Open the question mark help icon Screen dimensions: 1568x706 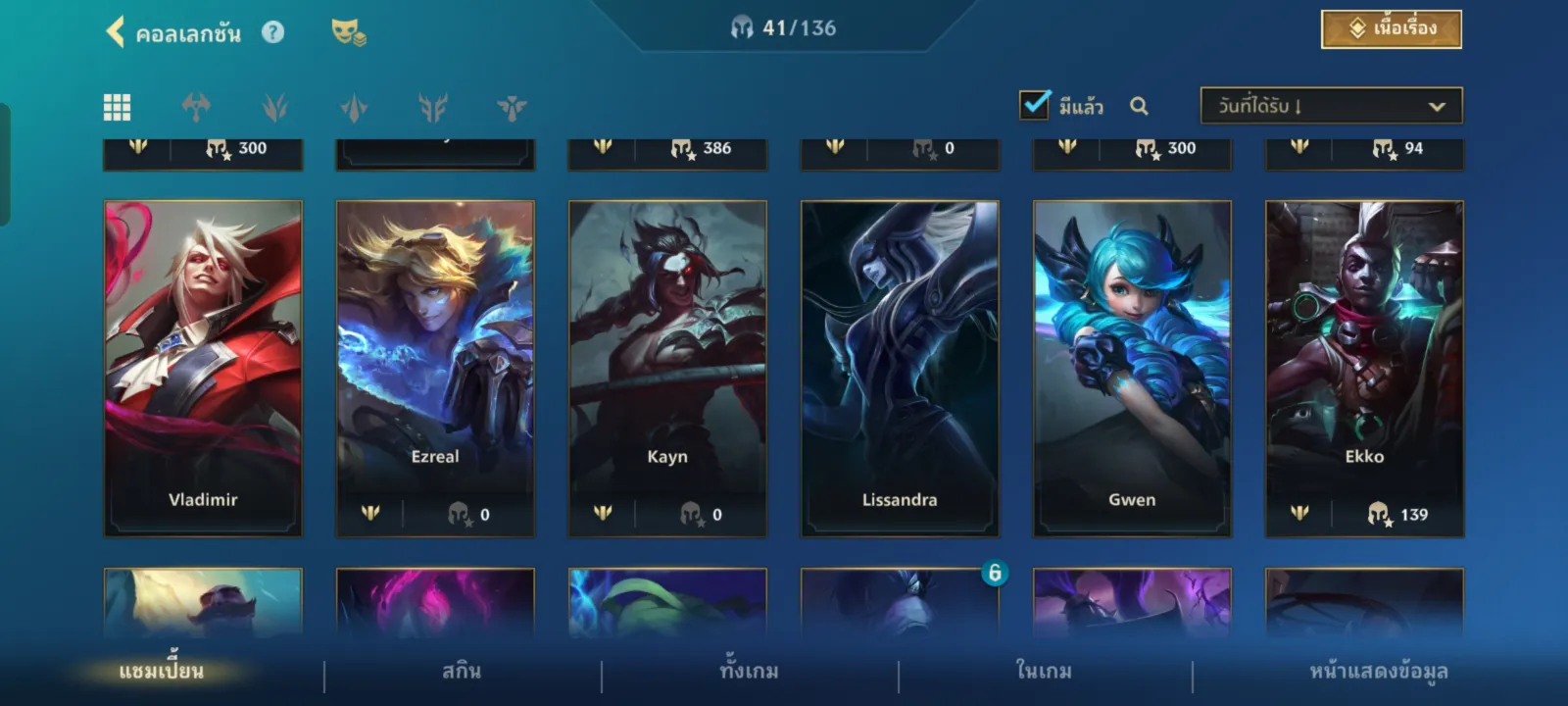click(x=272, y=32)
